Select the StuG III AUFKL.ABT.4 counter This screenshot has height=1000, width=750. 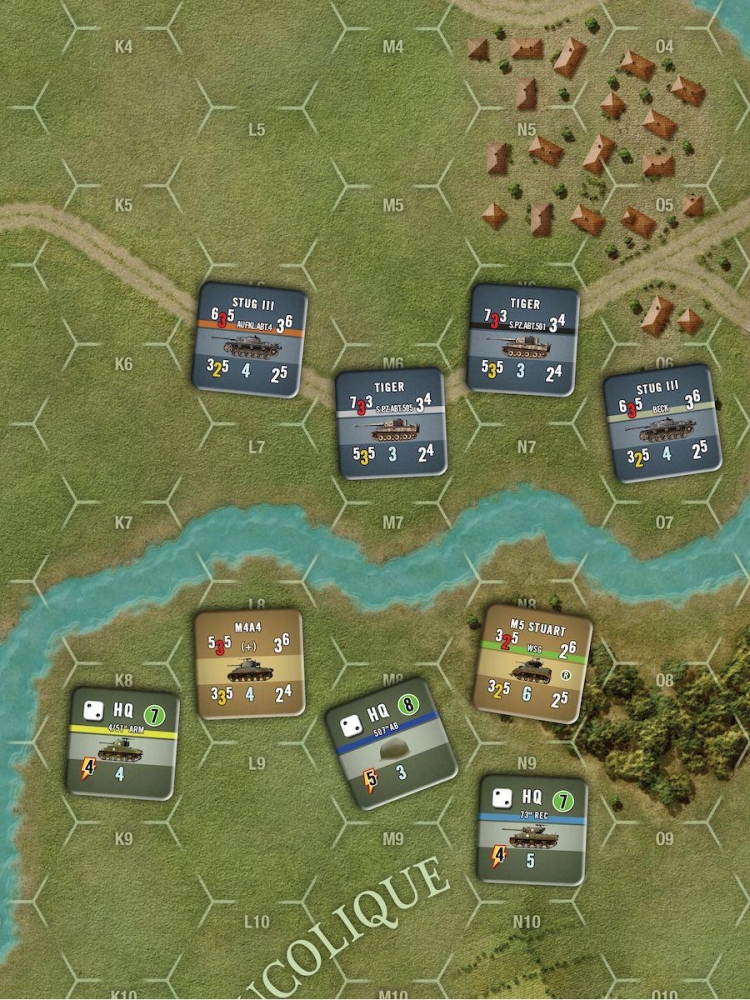[249, 340]
